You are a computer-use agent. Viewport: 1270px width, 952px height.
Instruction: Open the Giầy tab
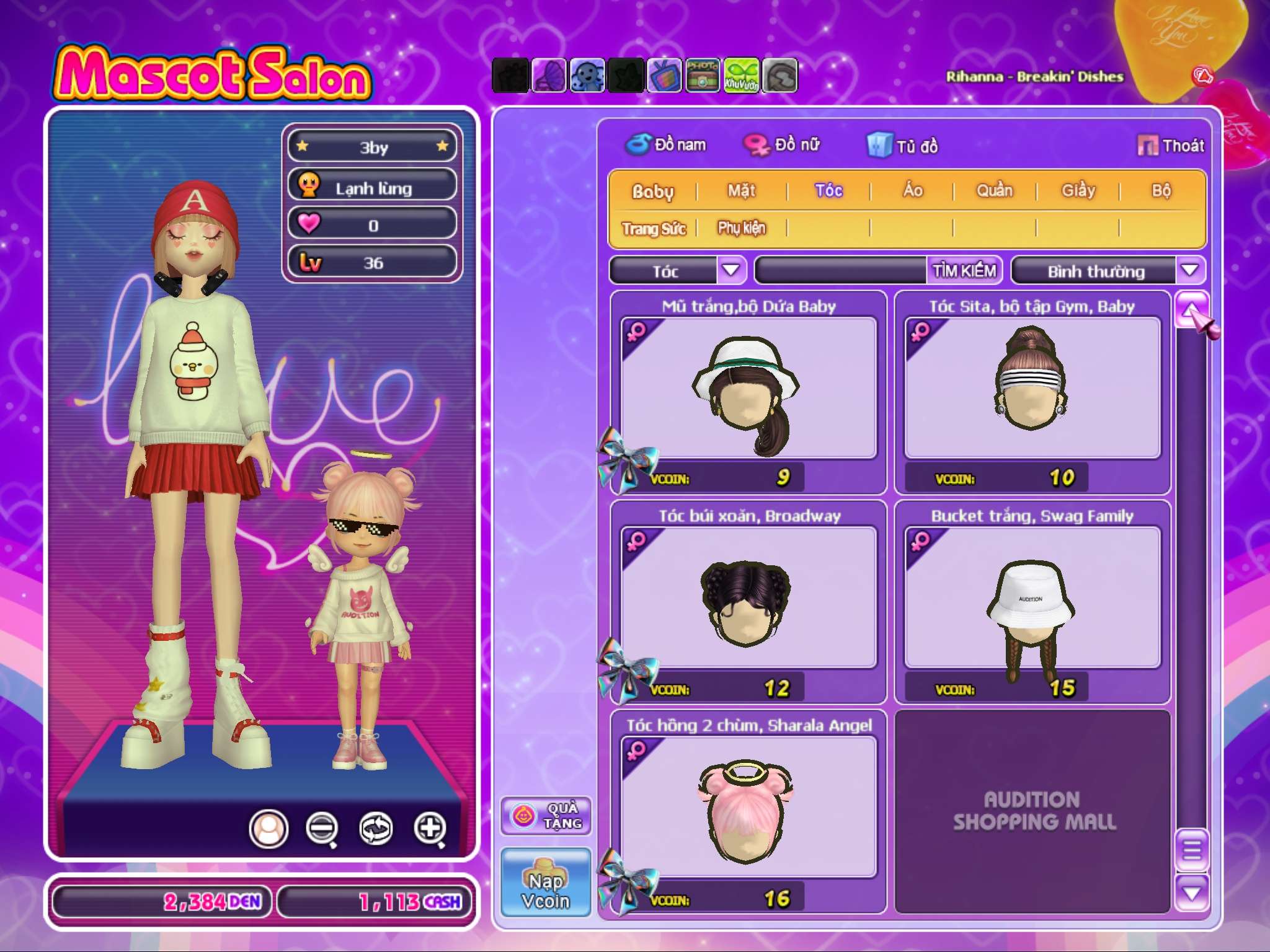click(x=1078, y=191)
